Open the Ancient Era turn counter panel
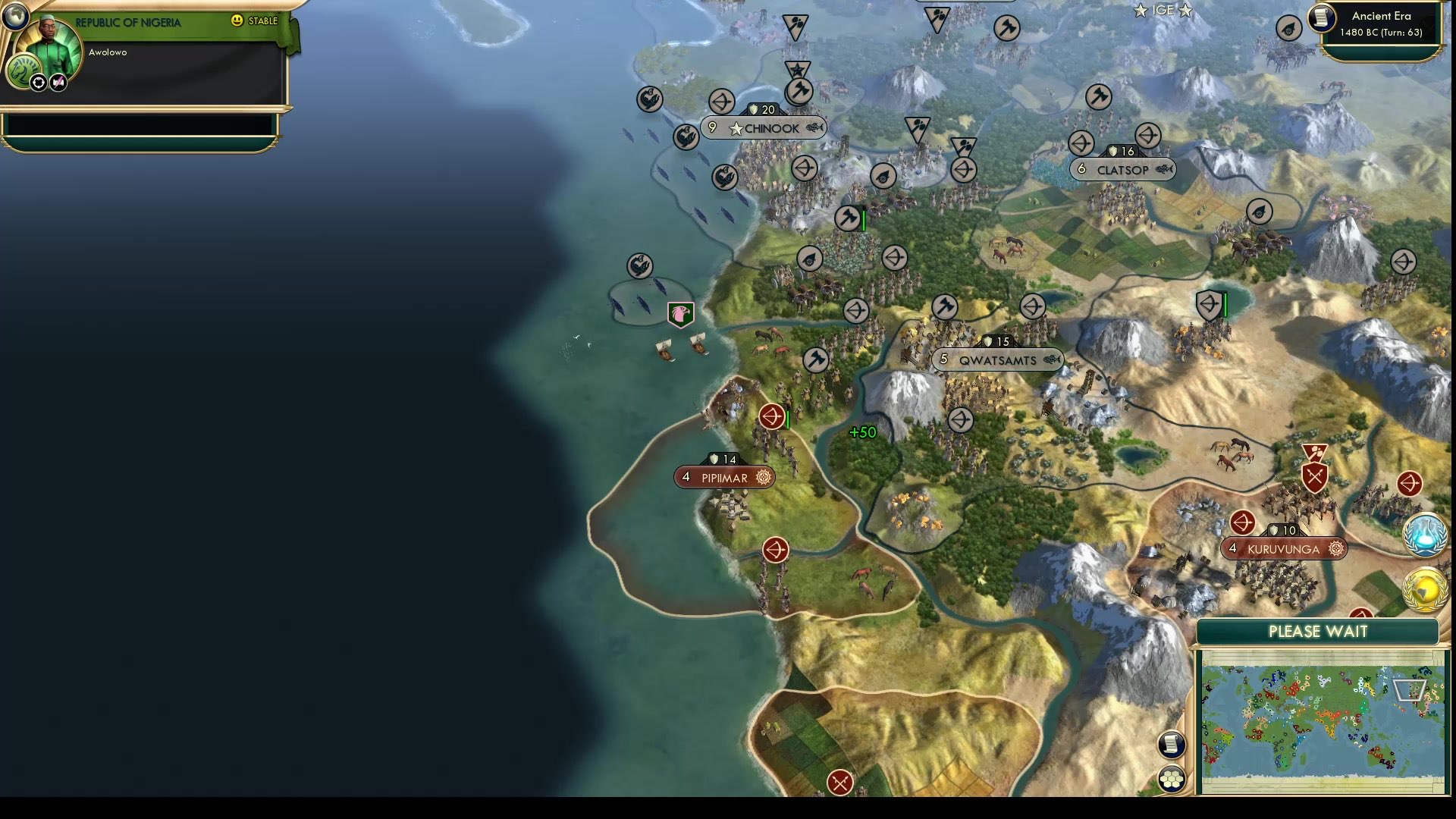 (x=1379, y=25)
